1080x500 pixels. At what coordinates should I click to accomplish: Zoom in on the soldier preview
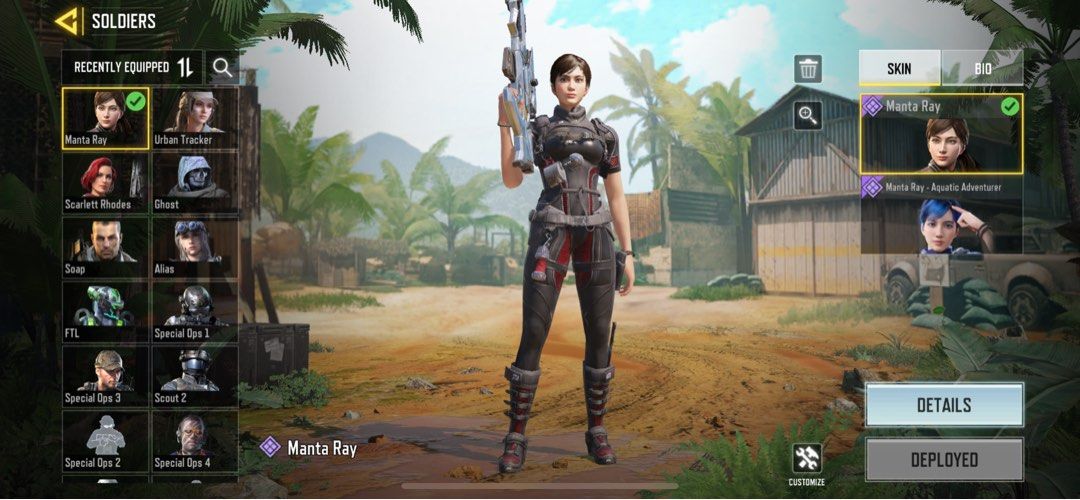pyautogui.click(x=808, y=116)
